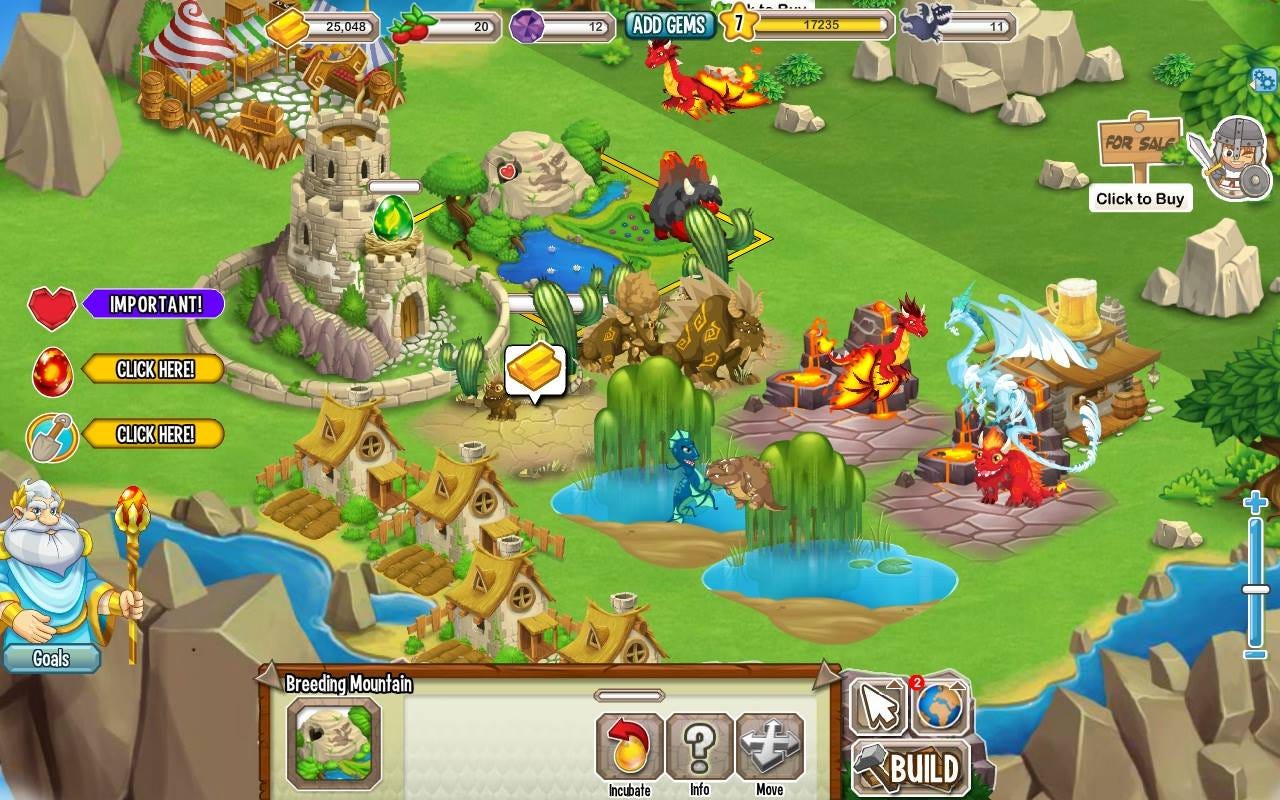Click the dragon count icon in top bar
Image resolution: width=1280 pixels, height=800 pixels.
coord(921,23)
